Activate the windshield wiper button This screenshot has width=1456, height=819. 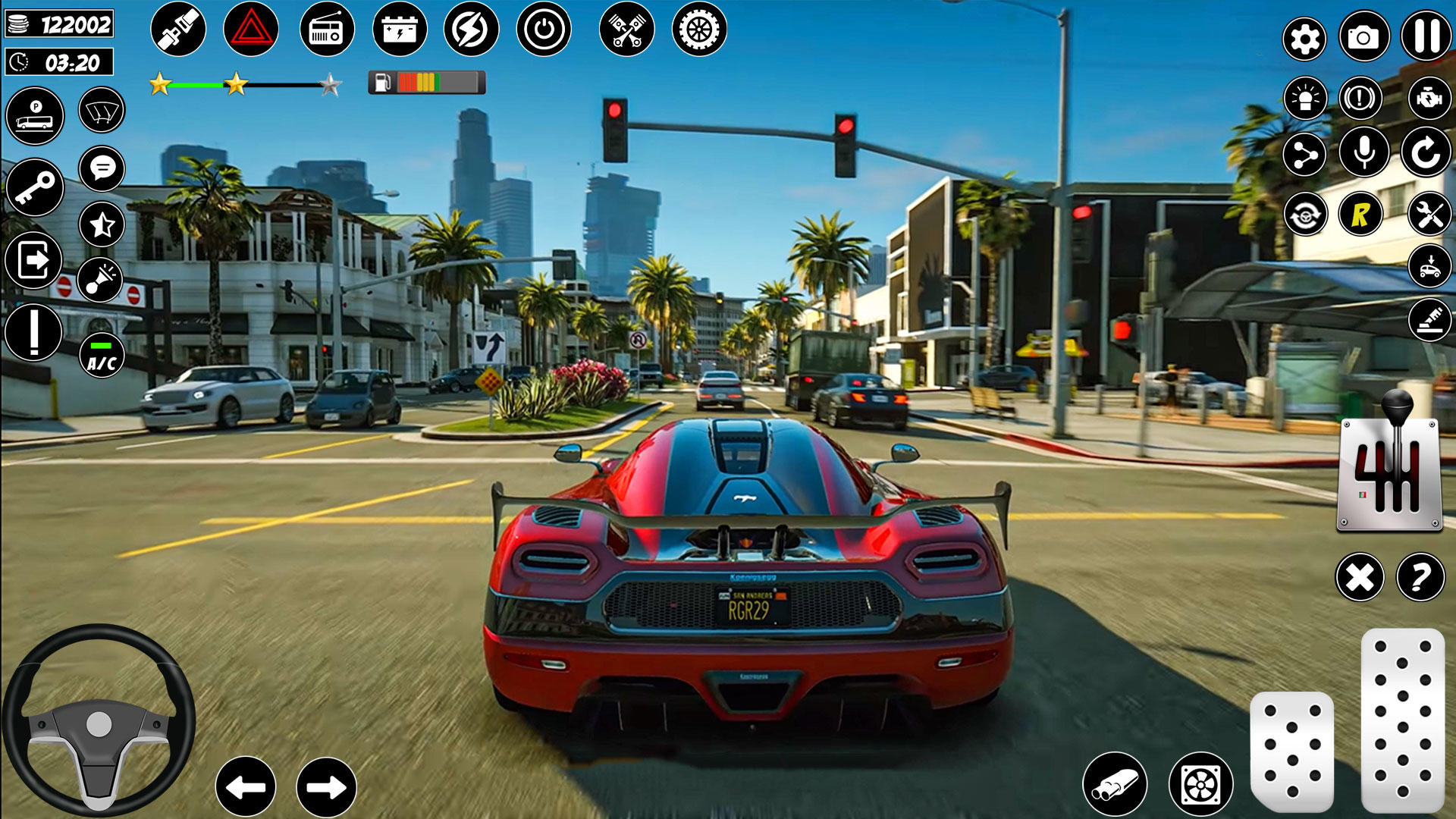[102, 111]
